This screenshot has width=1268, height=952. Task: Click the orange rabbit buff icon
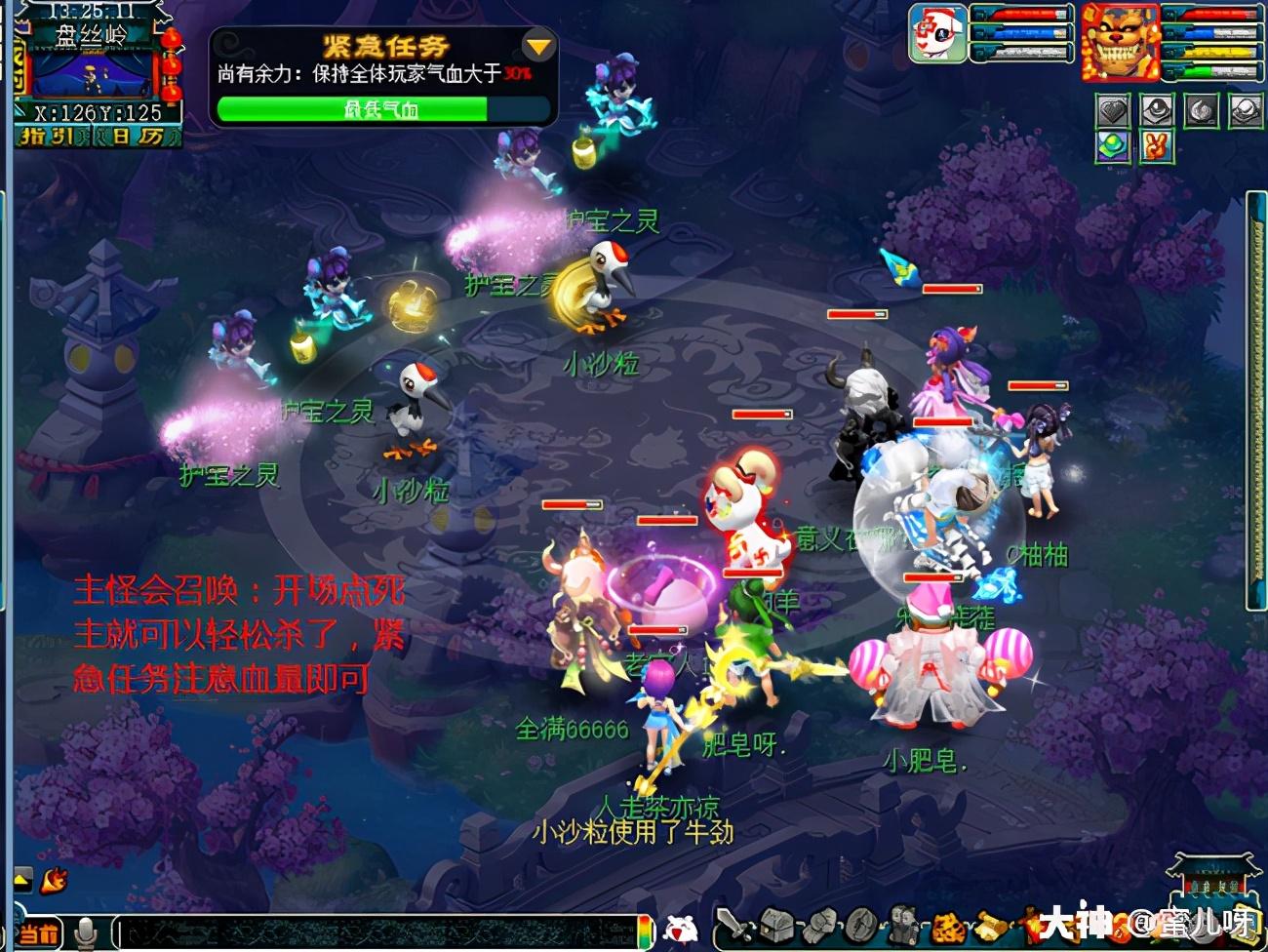point(1156,147)
